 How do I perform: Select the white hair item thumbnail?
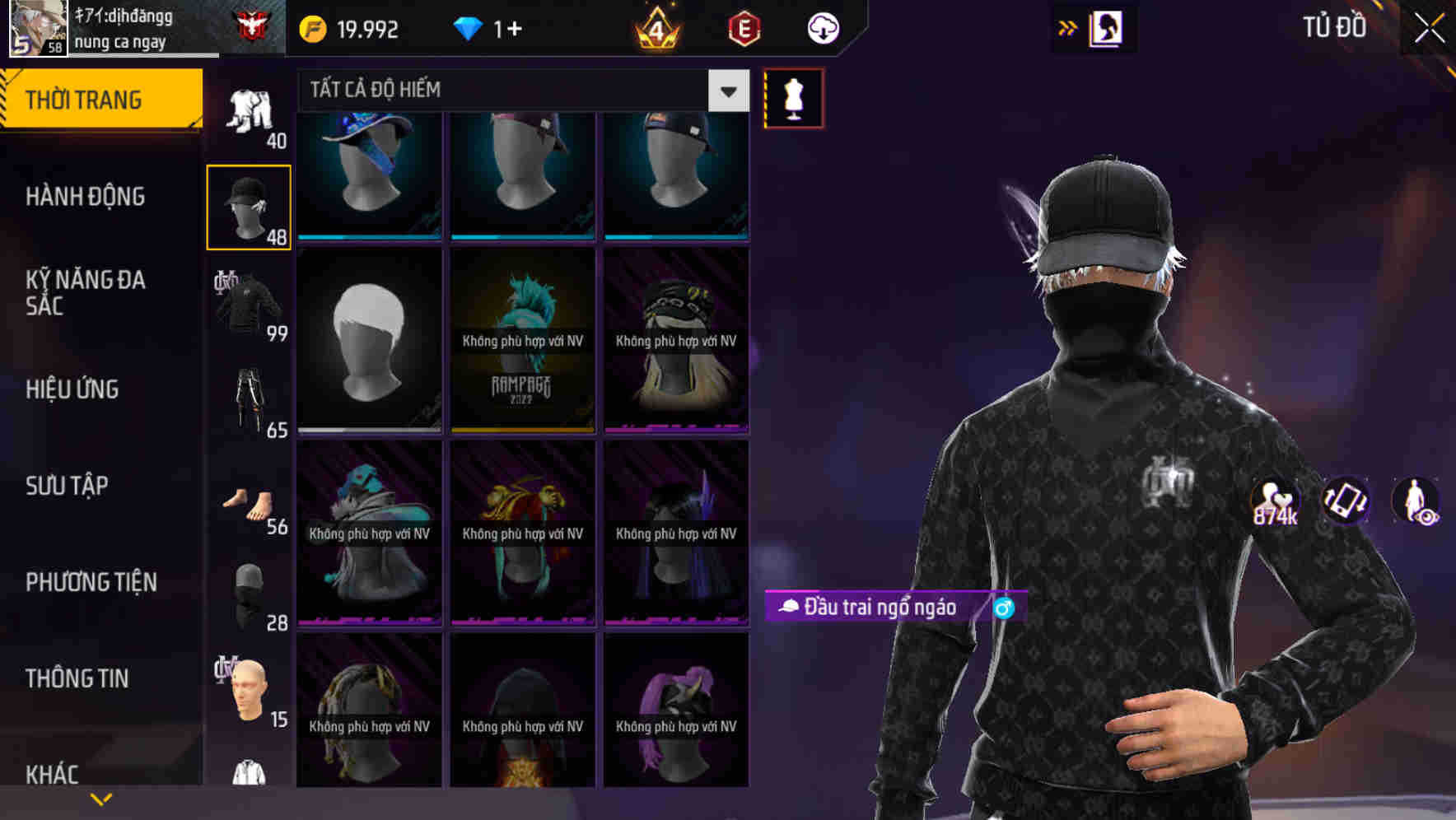(x=368, y=342)
